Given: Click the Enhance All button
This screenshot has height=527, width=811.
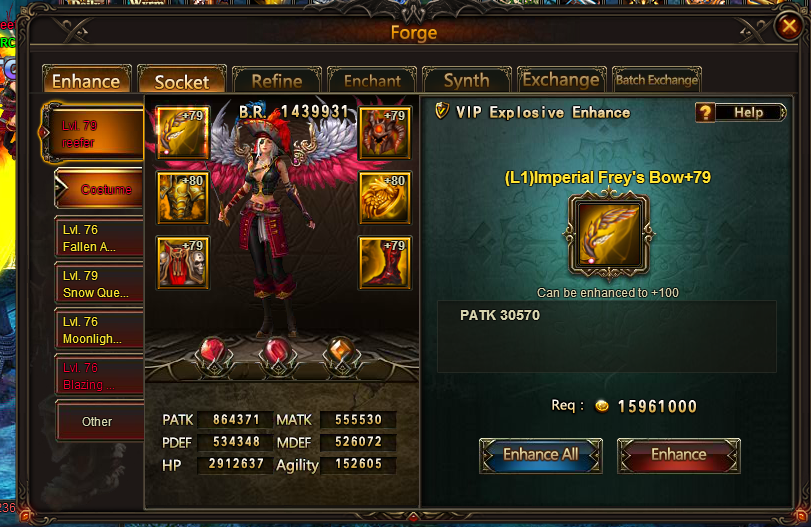Looking at the screenshot, I should coord(540,455).
